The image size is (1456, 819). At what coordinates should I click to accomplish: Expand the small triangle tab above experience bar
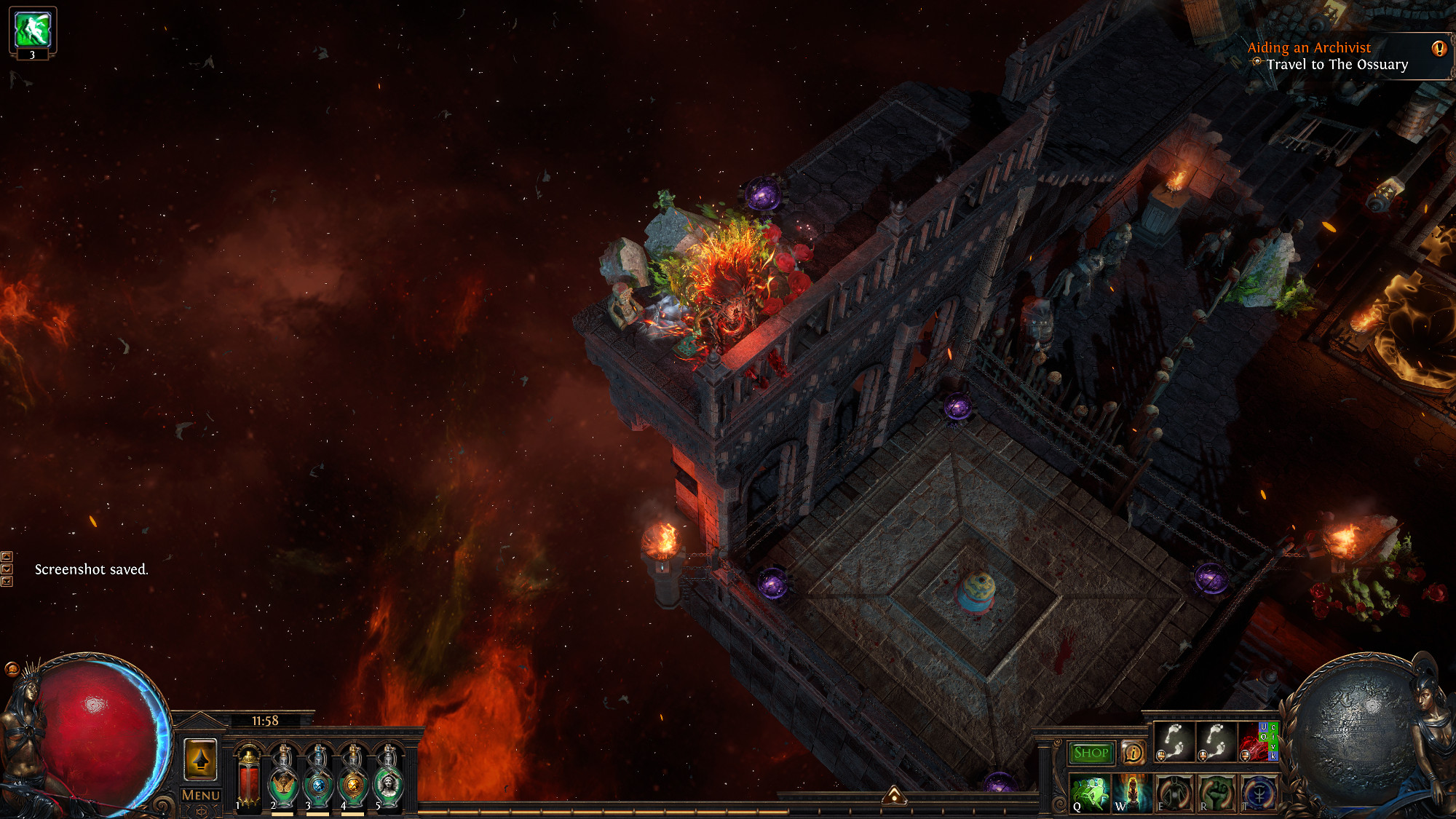[x=895, y=796]
